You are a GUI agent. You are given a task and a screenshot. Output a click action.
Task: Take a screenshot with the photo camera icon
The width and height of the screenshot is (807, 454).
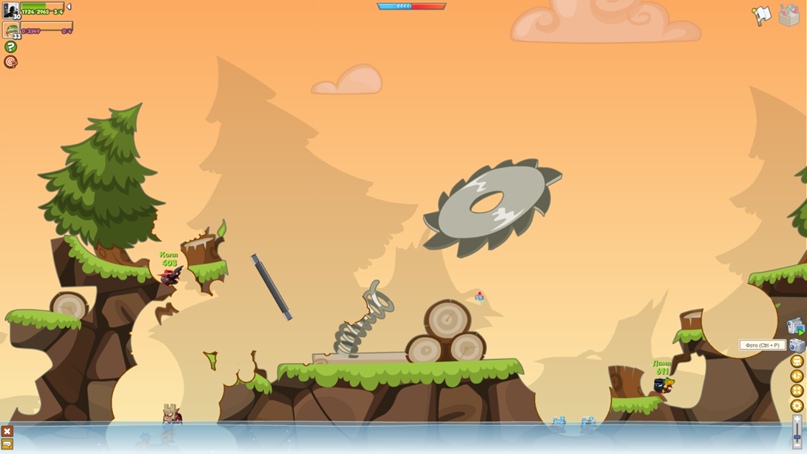click(797, 345)
